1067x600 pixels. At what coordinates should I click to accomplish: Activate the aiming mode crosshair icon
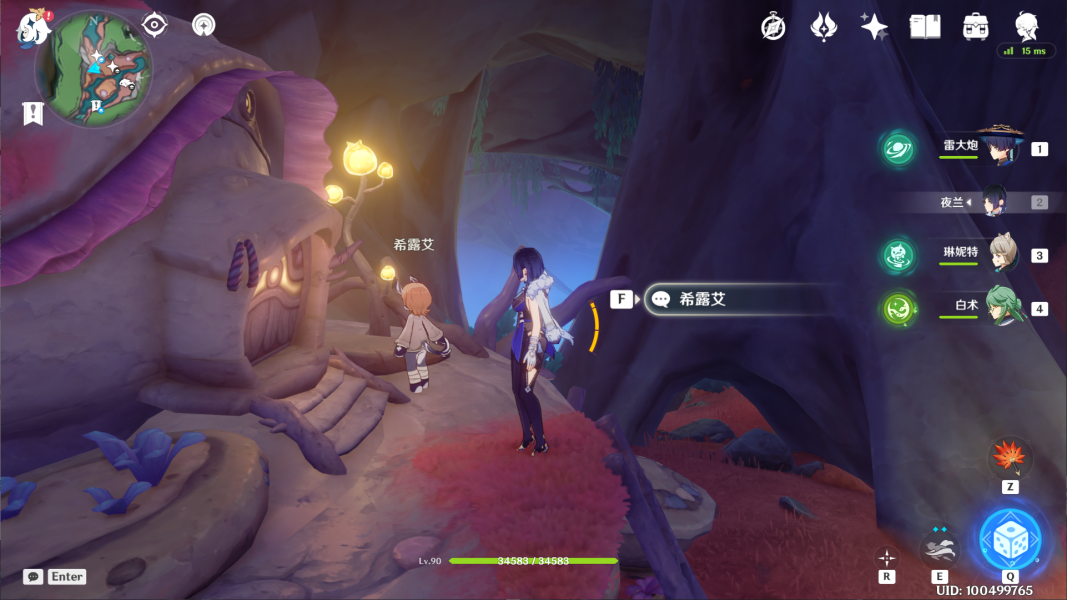pos(887,557)
